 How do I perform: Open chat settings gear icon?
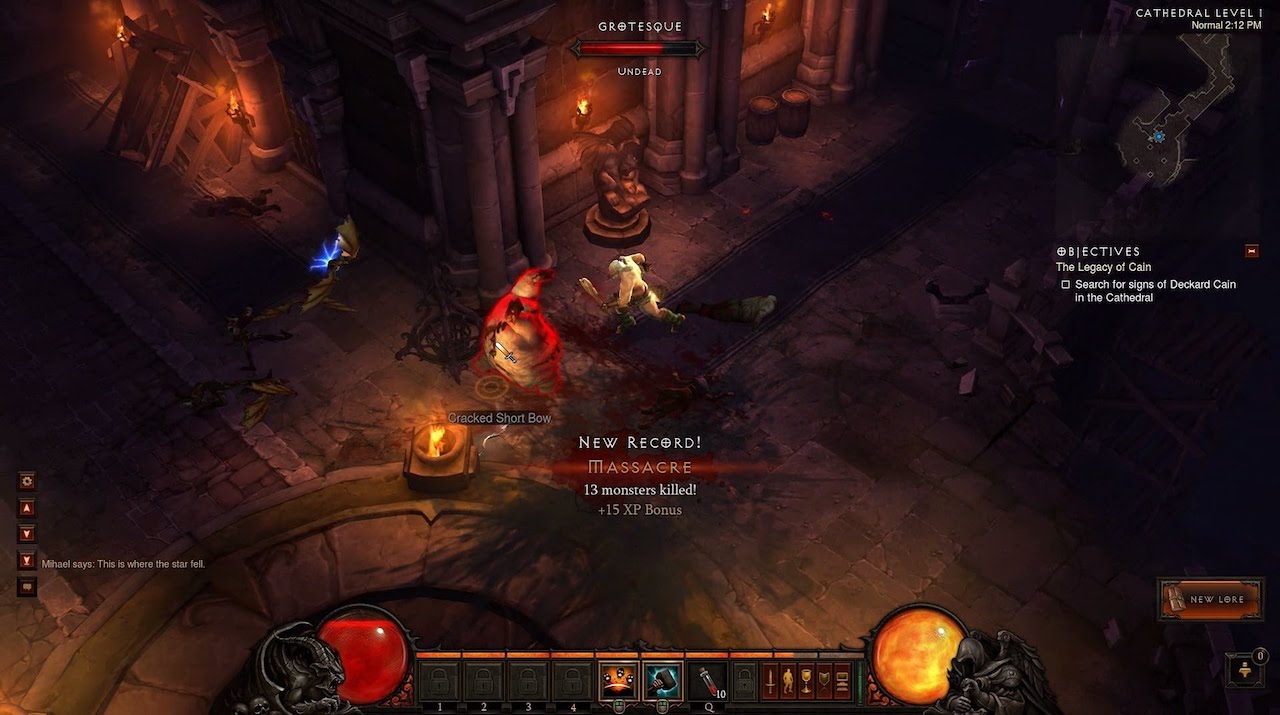[x=27, y=481]
